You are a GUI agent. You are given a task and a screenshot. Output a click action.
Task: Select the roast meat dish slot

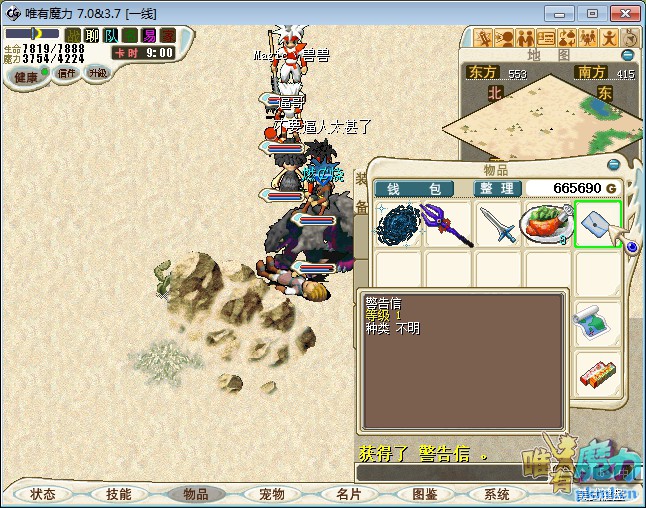pos(547,225)
